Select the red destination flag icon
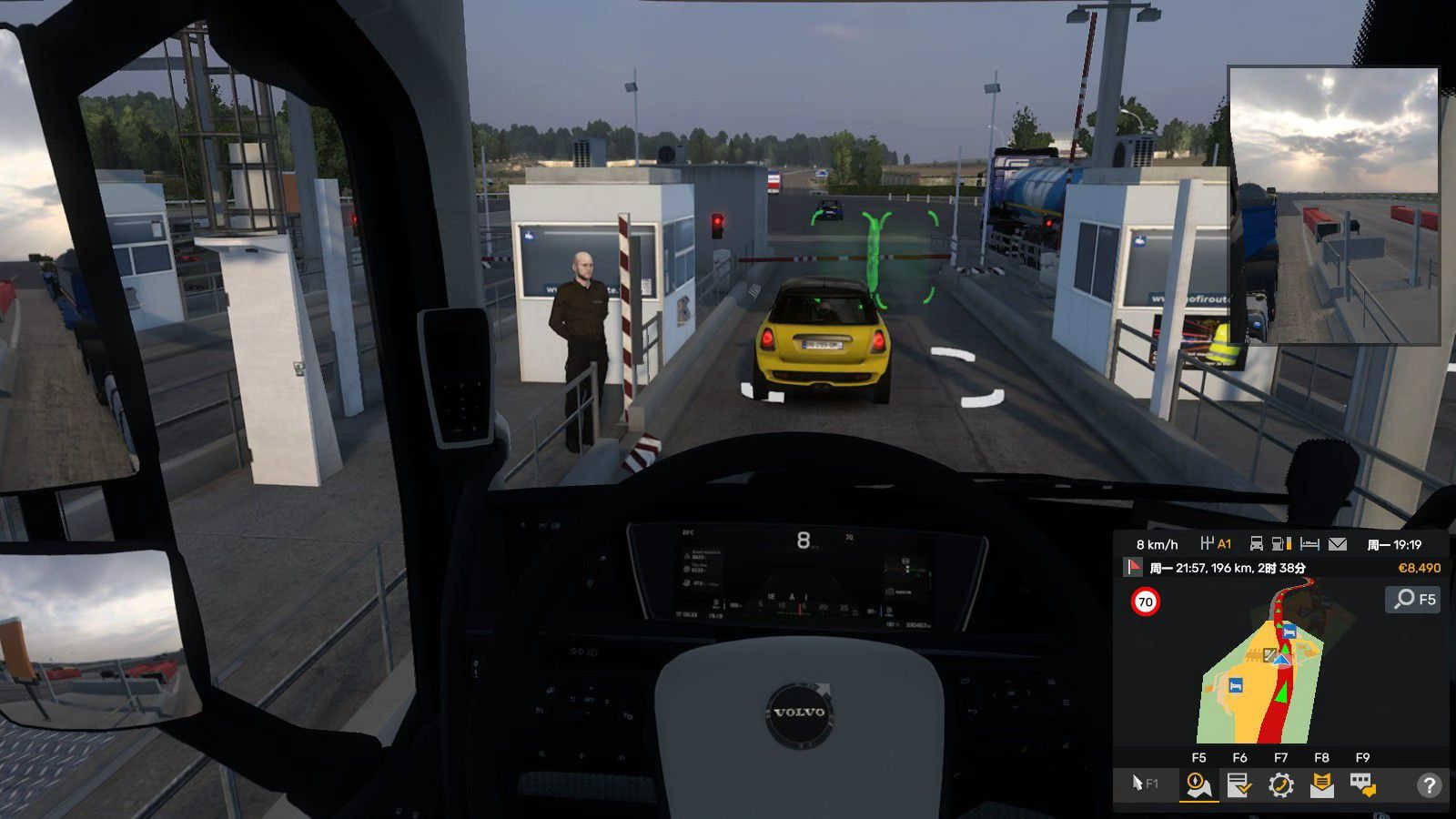This screenshot has width=1456, height=819. point(1134,568)
